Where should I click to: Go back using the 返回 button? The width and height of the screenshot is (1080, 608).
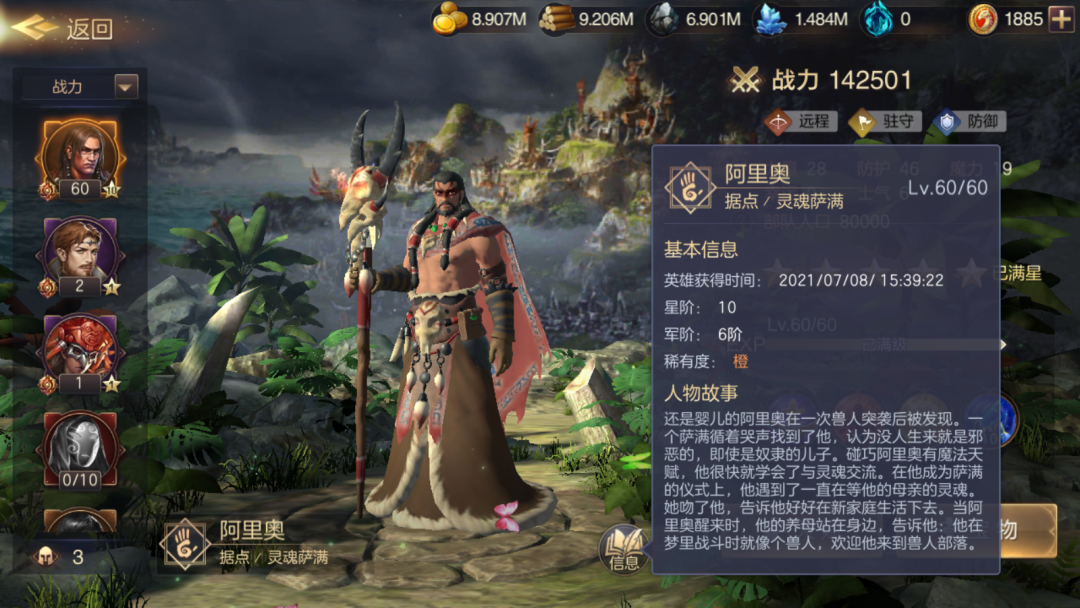pos(62,29)
